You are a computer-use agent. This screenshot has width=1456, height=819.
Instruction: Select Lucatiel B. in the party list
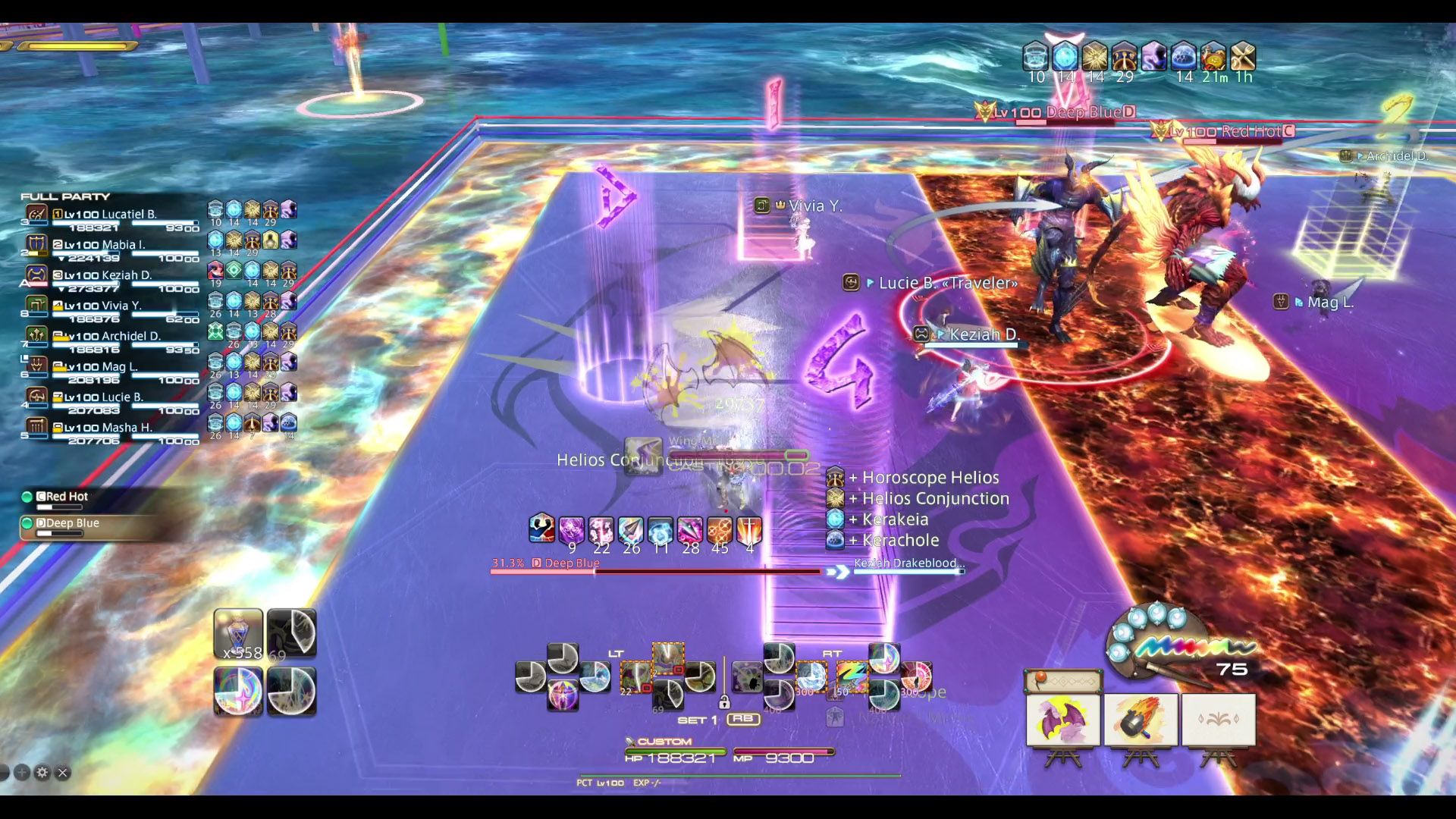114,215
